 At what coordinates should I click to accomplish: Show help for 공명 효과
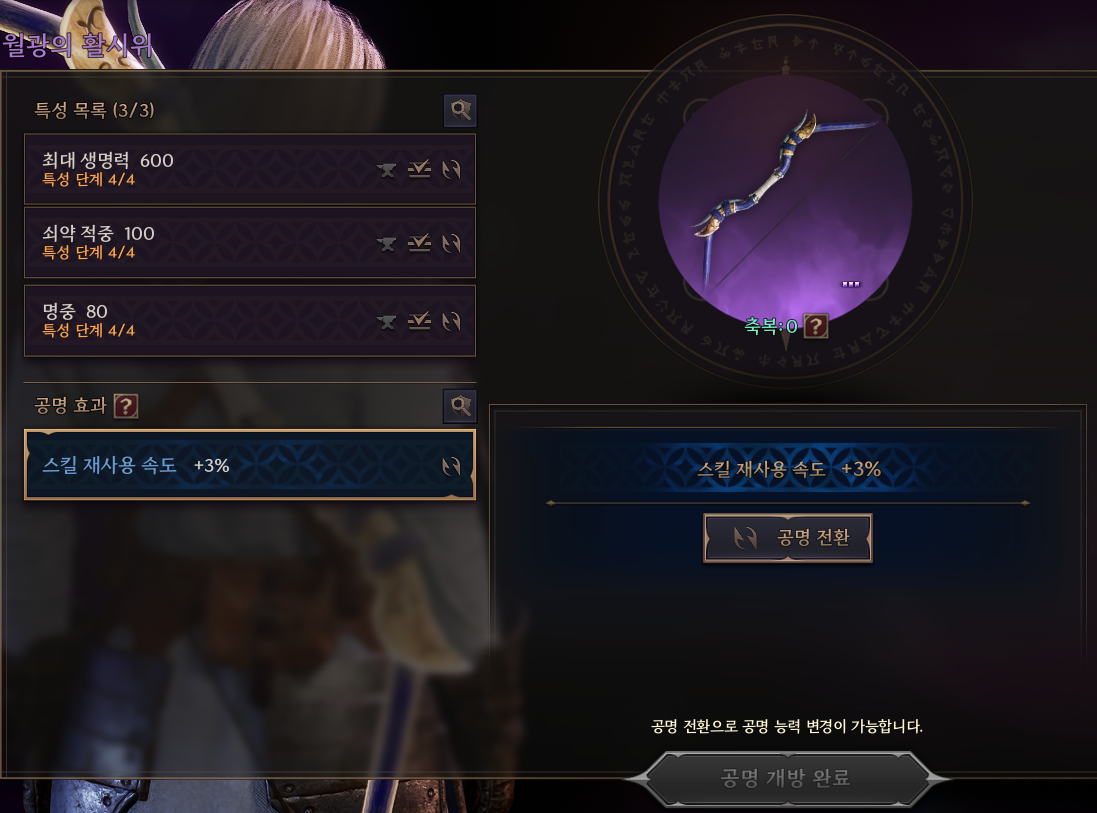tap(125, 405)
